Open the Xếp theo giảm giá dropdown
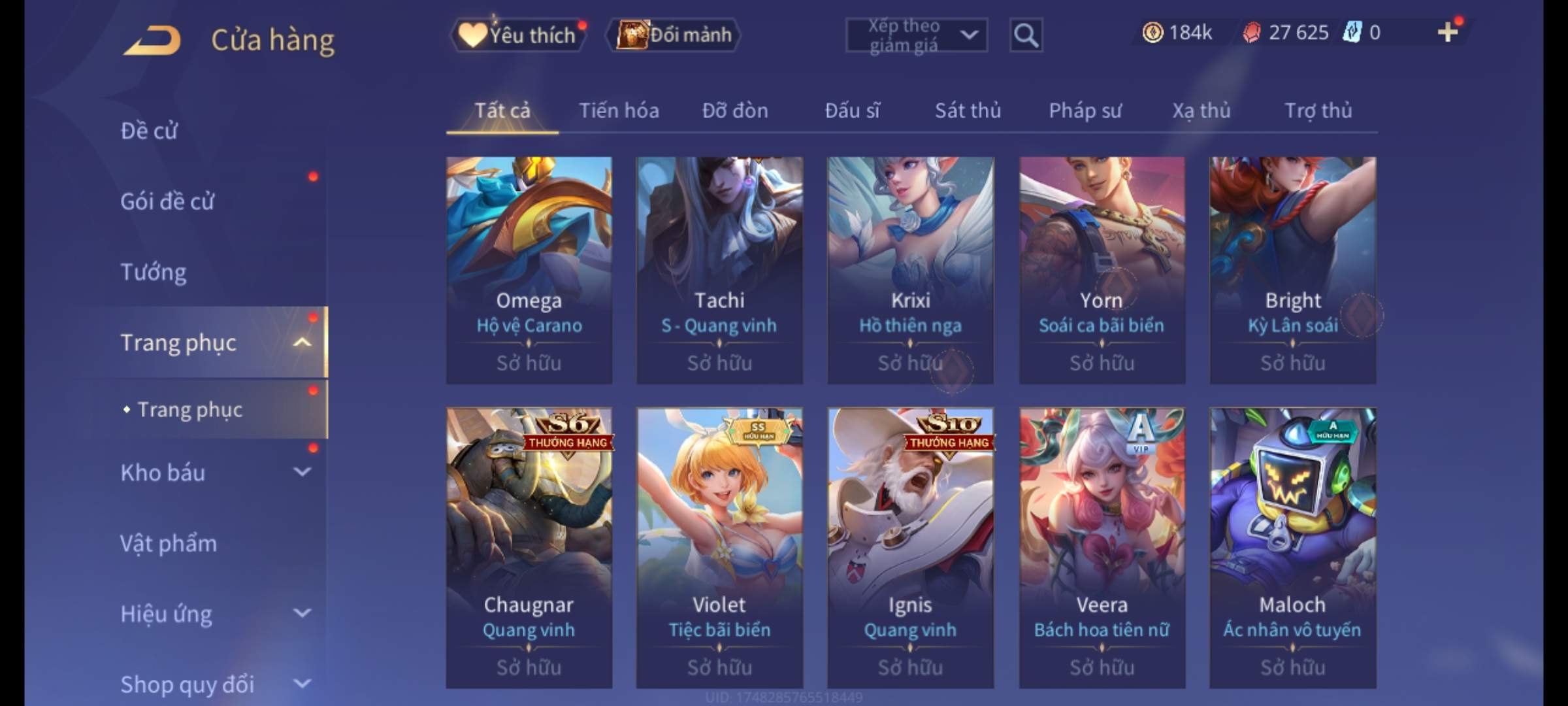The width and height of the screenshot is (1568, 706). pyautogui.click(x=916, y=35)
